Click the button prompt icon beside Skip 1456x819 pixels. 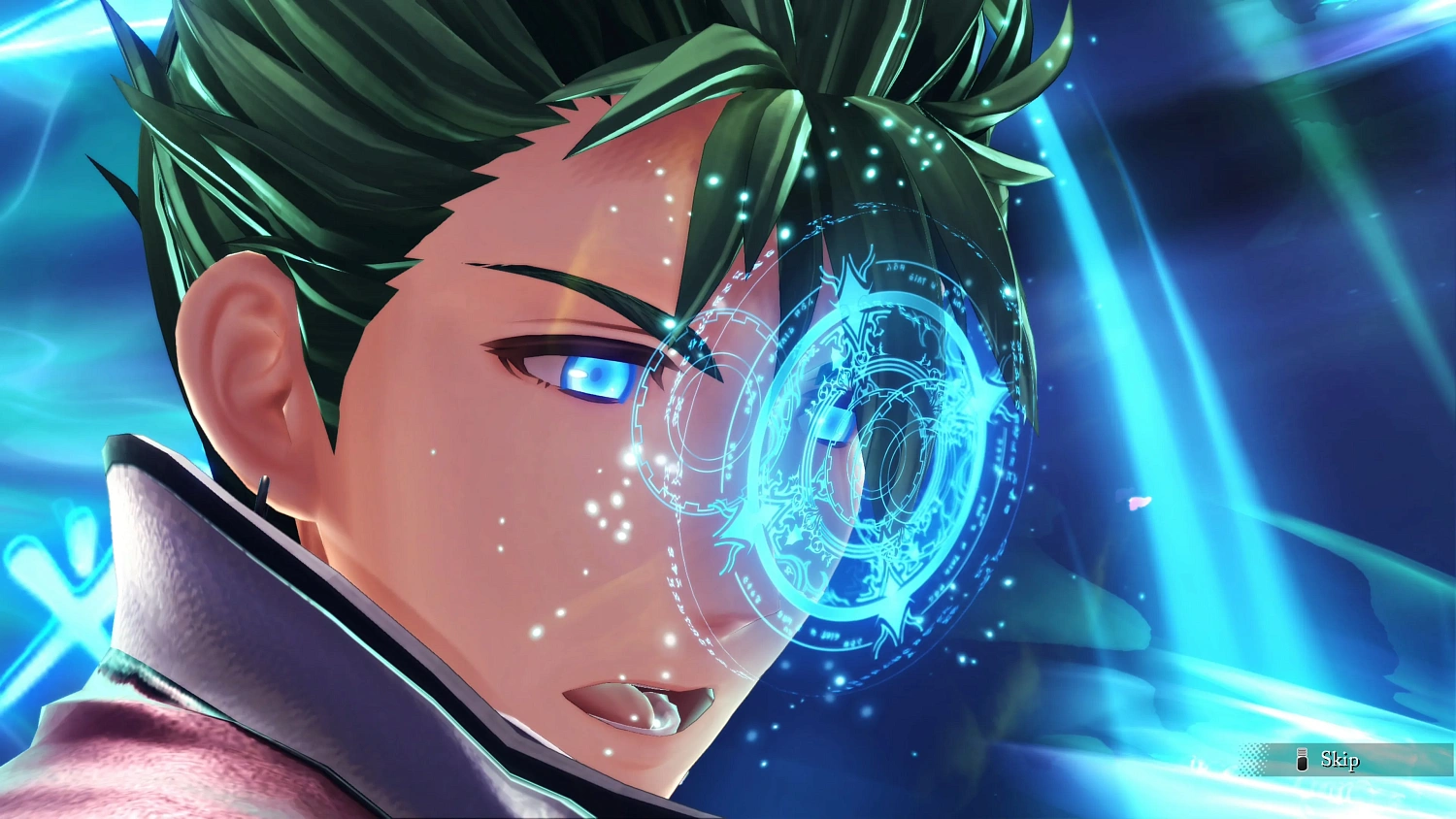pyautogui.click(x=1304, y=760)
